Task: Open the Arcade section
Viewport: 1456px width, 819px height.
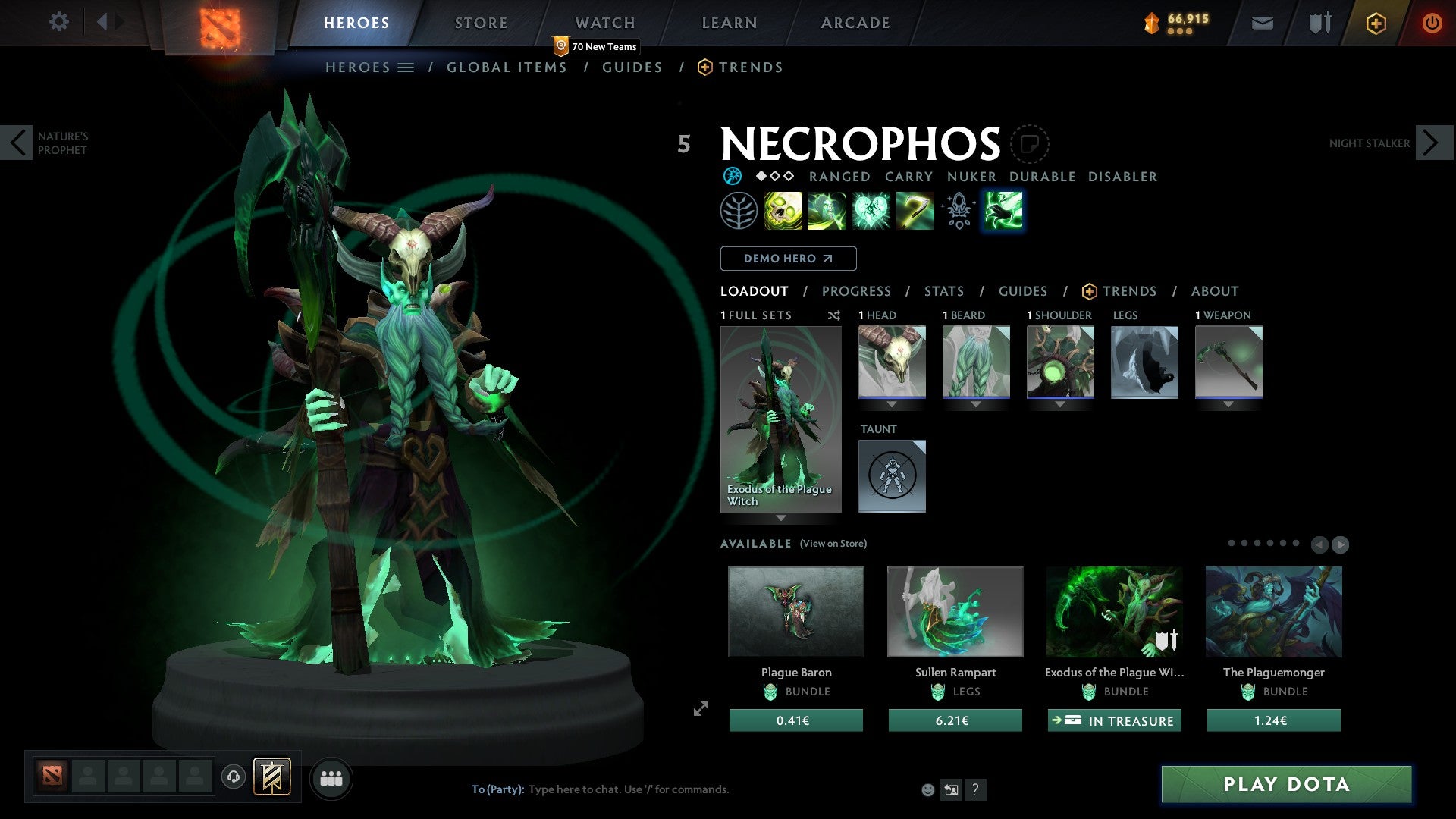Action: coord(855,22)
